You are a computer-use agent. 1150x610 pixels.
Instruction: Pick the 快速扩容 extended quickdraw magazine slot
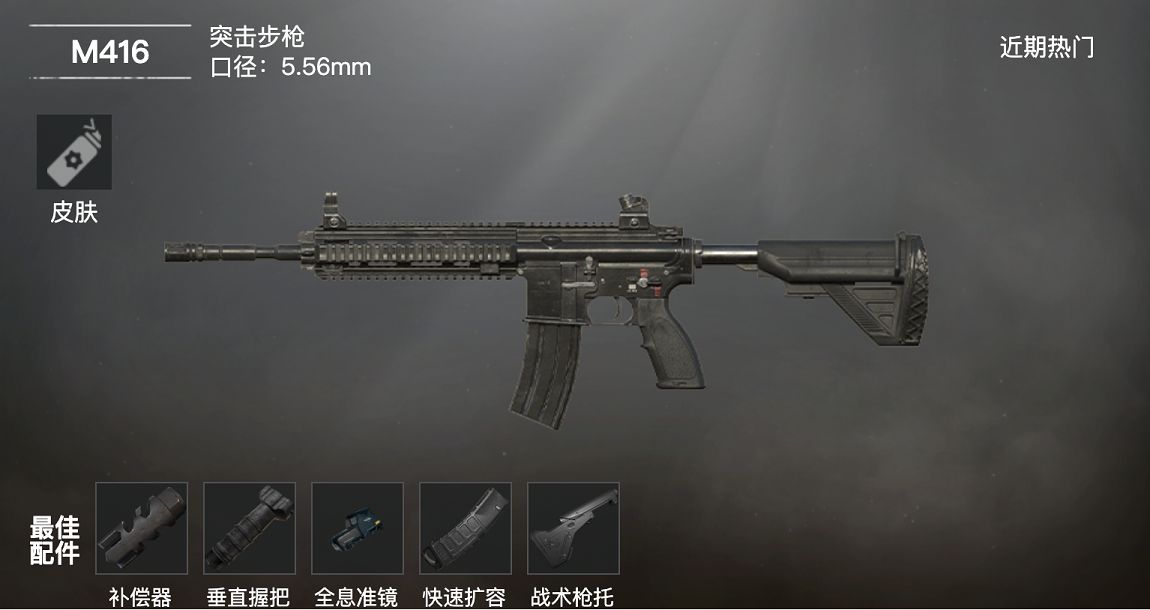(x=465, y=528)
